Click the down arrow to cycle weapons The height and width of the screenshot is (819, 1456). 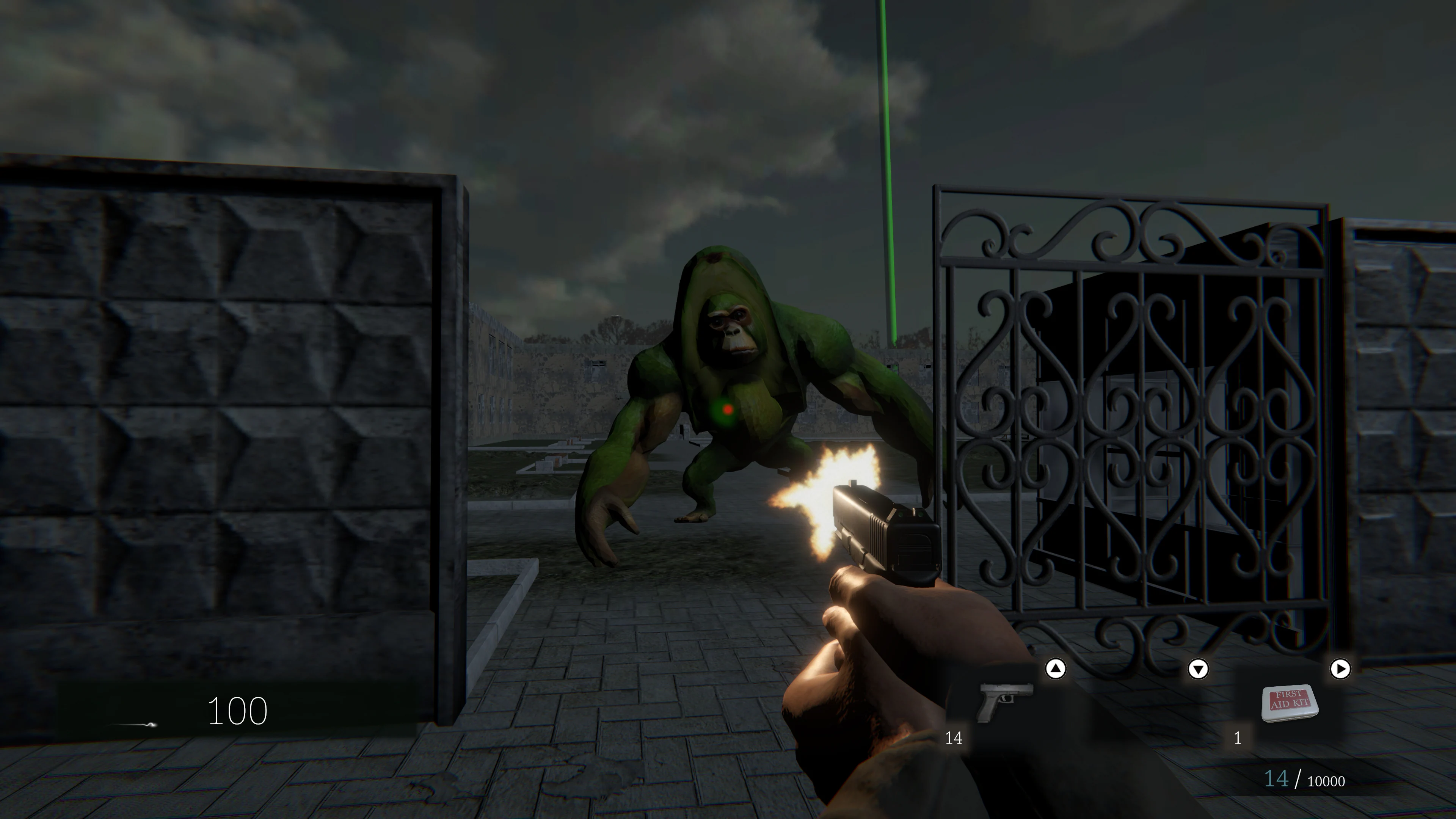[x=1198, y=669]
